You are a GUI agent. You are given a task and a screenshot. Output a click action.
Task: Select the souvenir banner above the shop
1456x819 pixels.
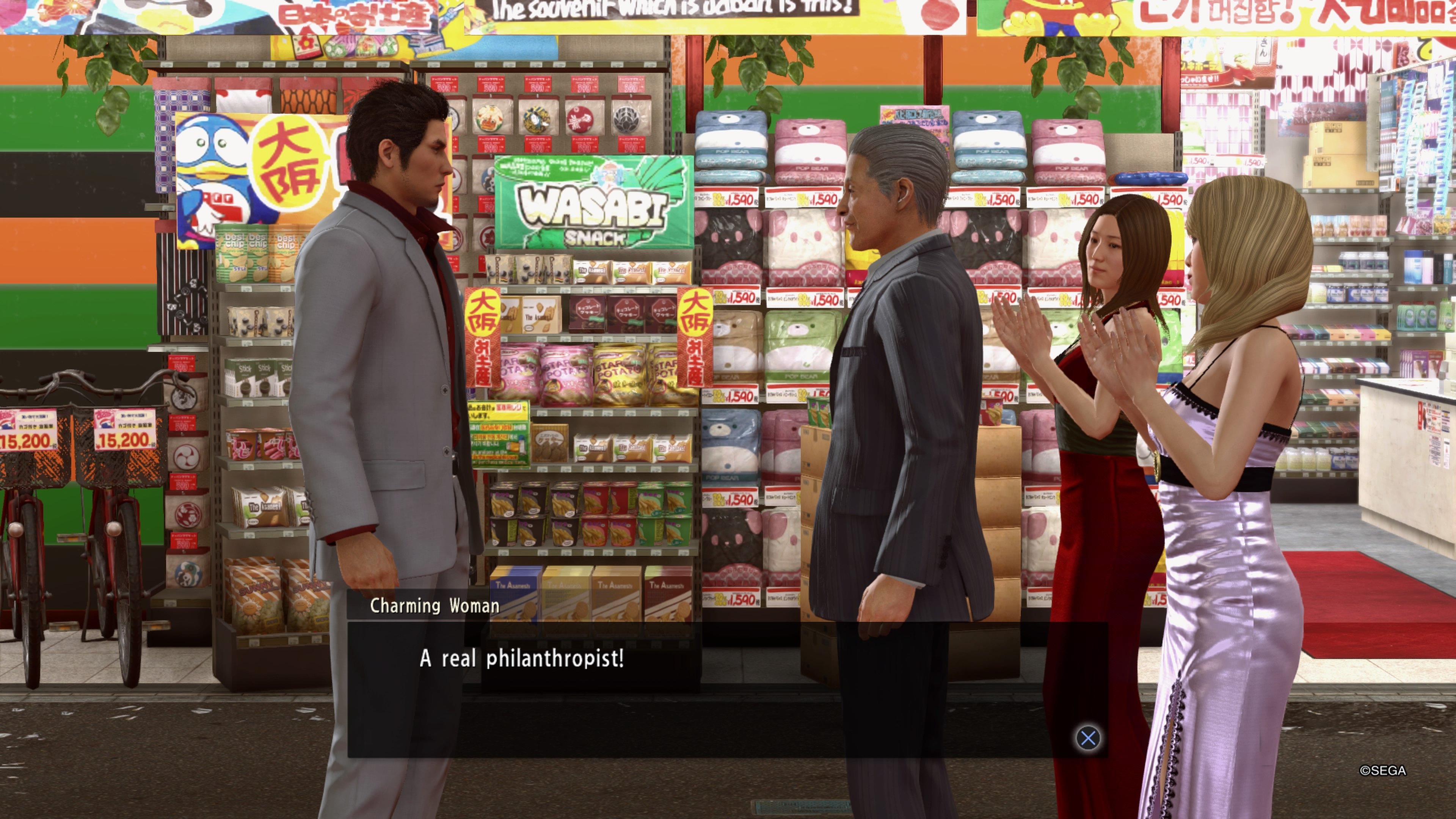coord(678,11)
